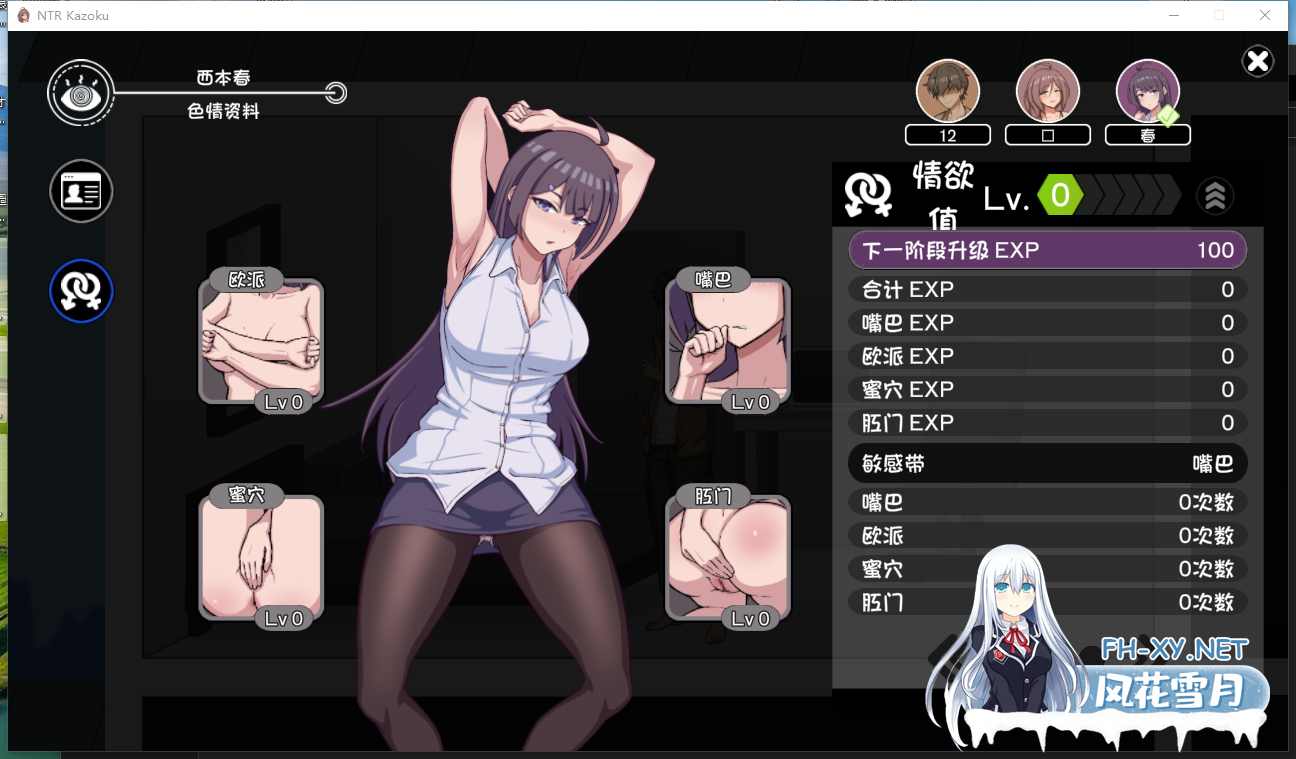Image resolution: width=1296 pixels, height=759 pixels.
Task: Open the 欧派 body part panel
Action: pyautogui.click(x=261, y=340)
